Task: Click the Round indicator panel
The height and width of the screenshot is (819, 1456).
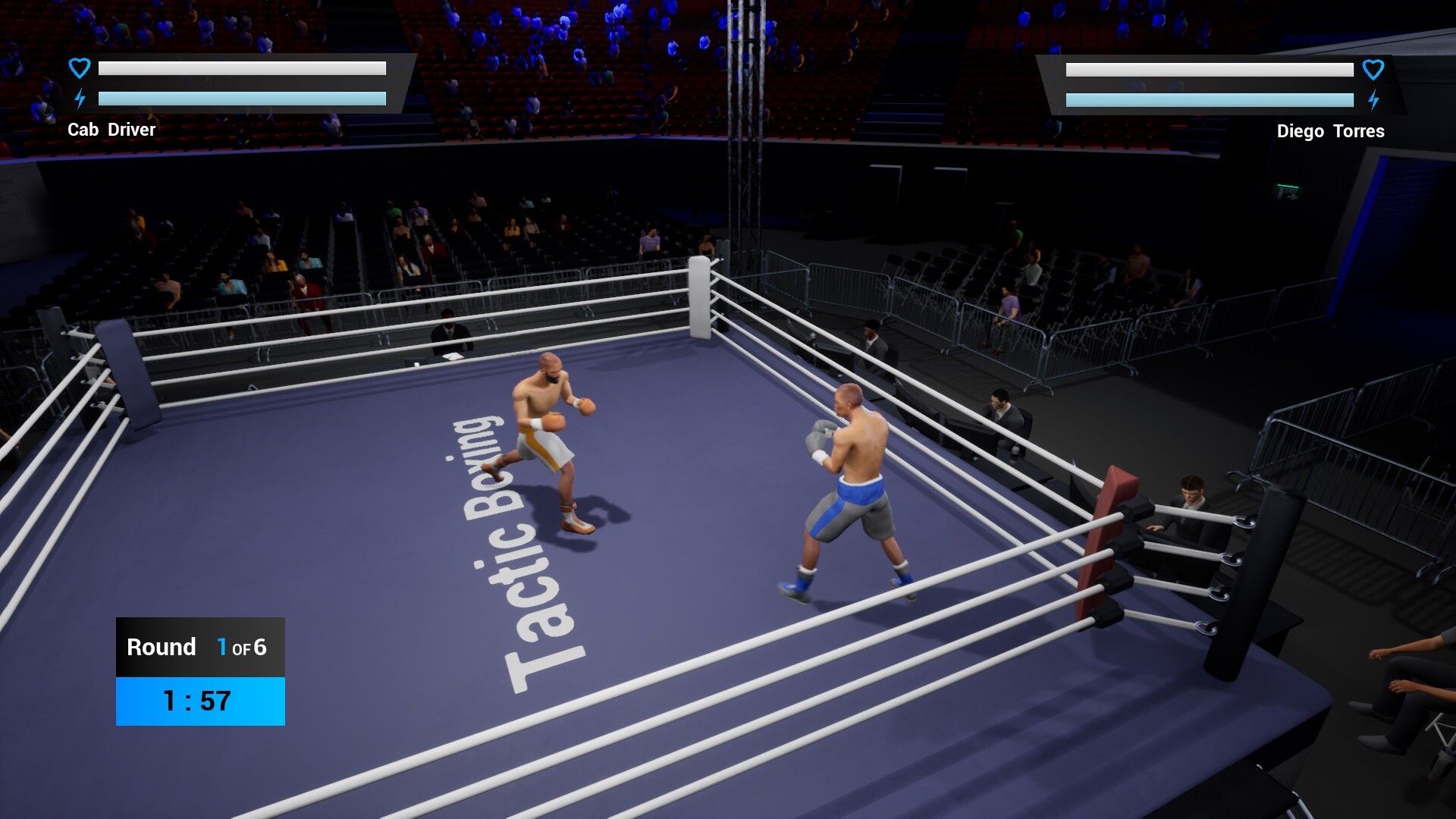Action: click(199, 647)
